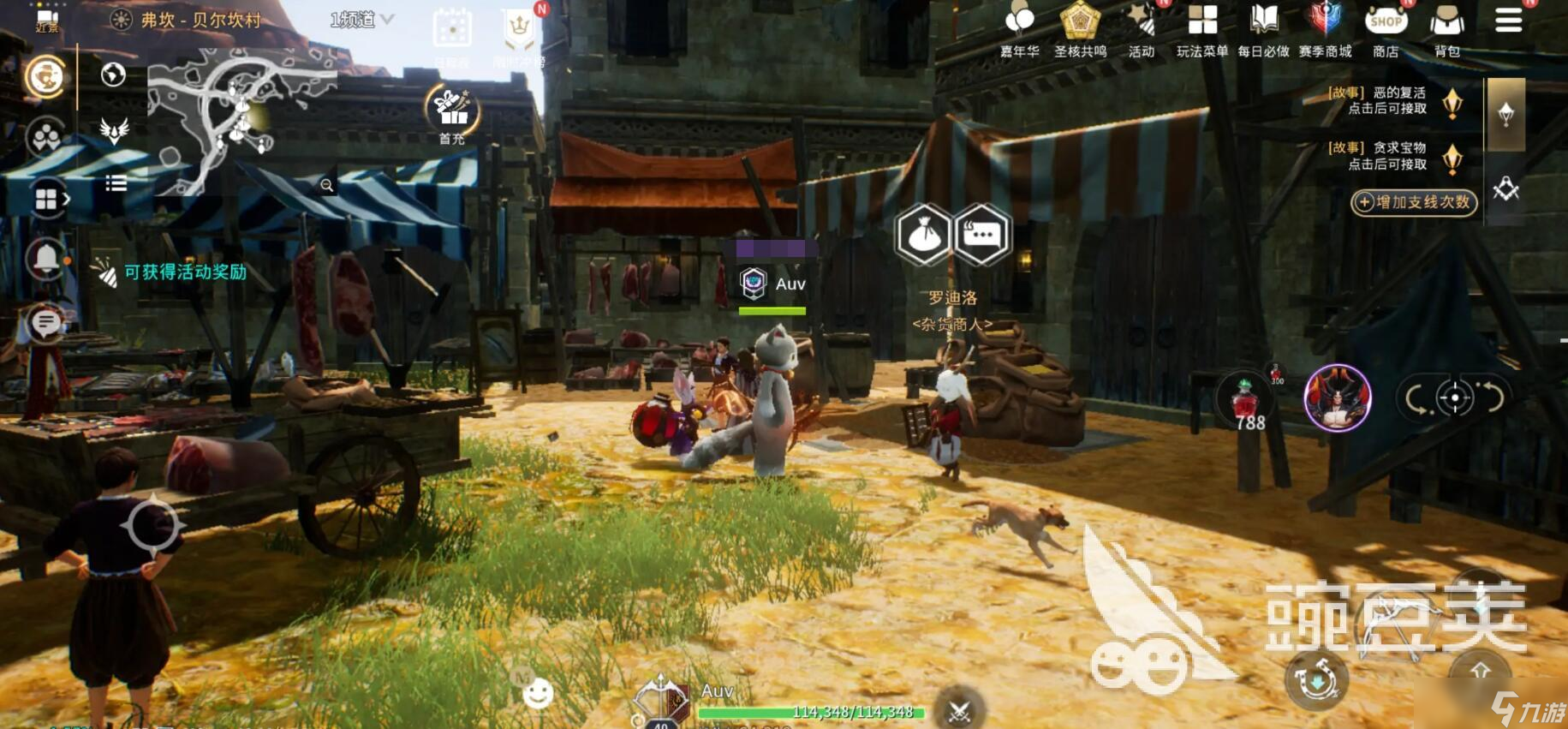Open 圣核共鸣 core resonance
Viewport: 1568px width, 729px height.
click(x=1080, y=28)
